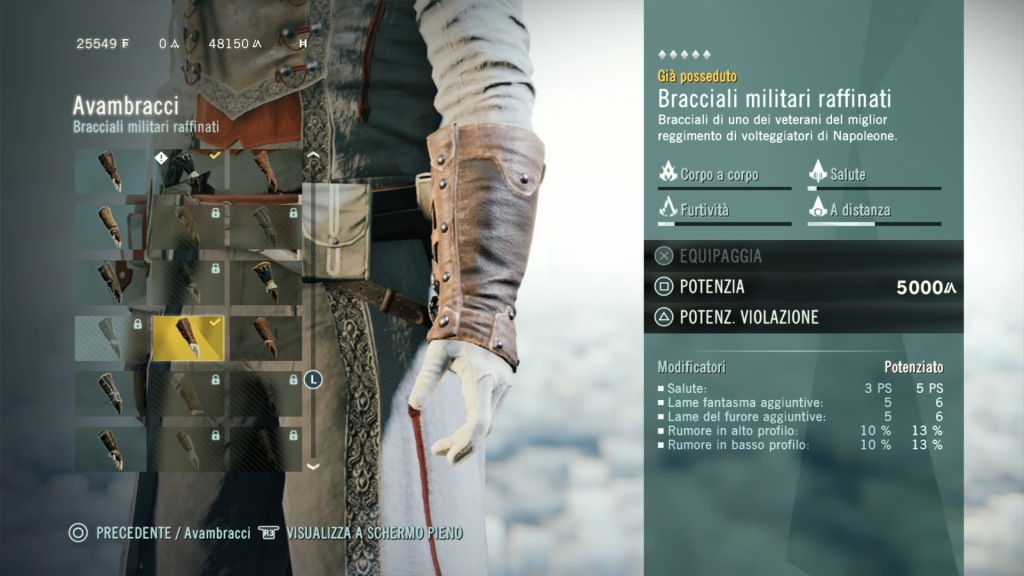Select the yellow highlighted bracer slot
This screenshot has height=576, width=1024.
[187, 338]
